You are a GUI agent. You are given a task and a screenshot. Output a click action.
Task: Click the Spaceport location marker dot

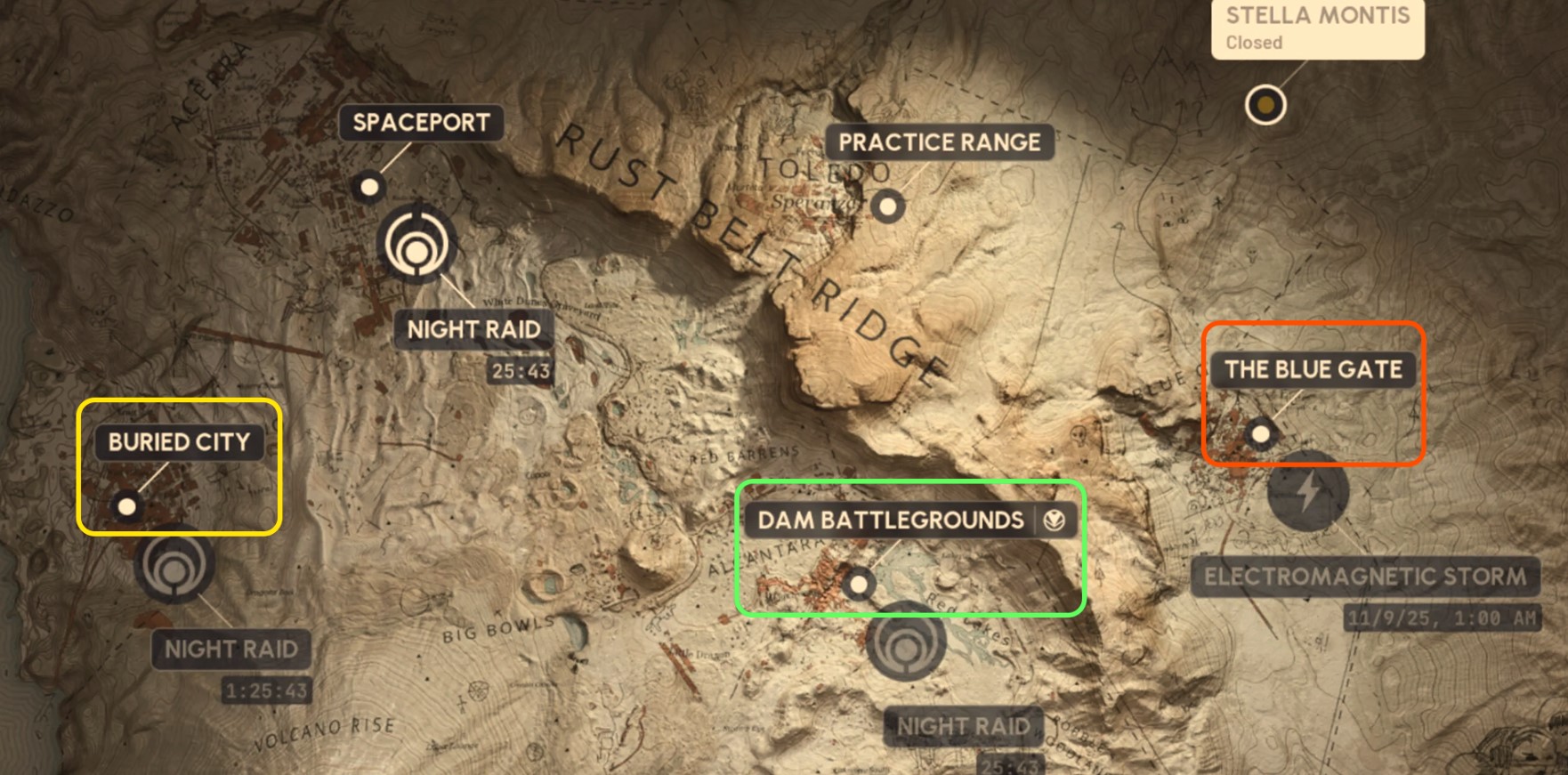coord(368,187)
